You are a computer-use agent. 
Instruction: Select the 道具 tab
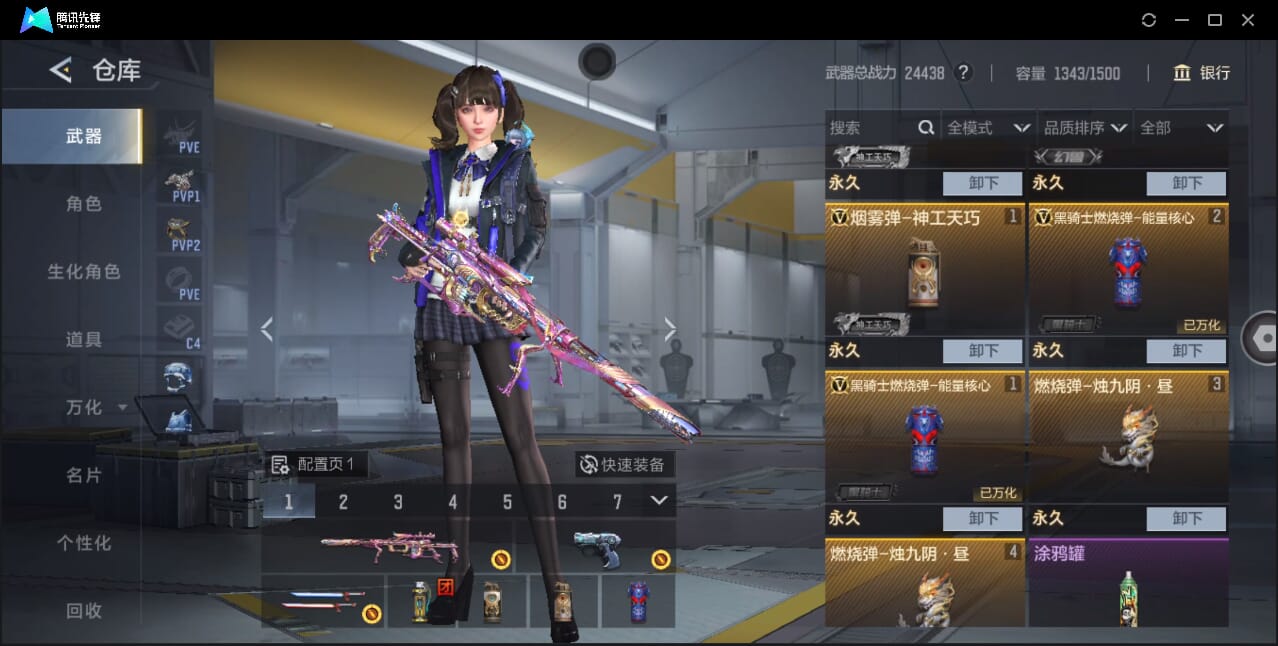coord(84,340)
